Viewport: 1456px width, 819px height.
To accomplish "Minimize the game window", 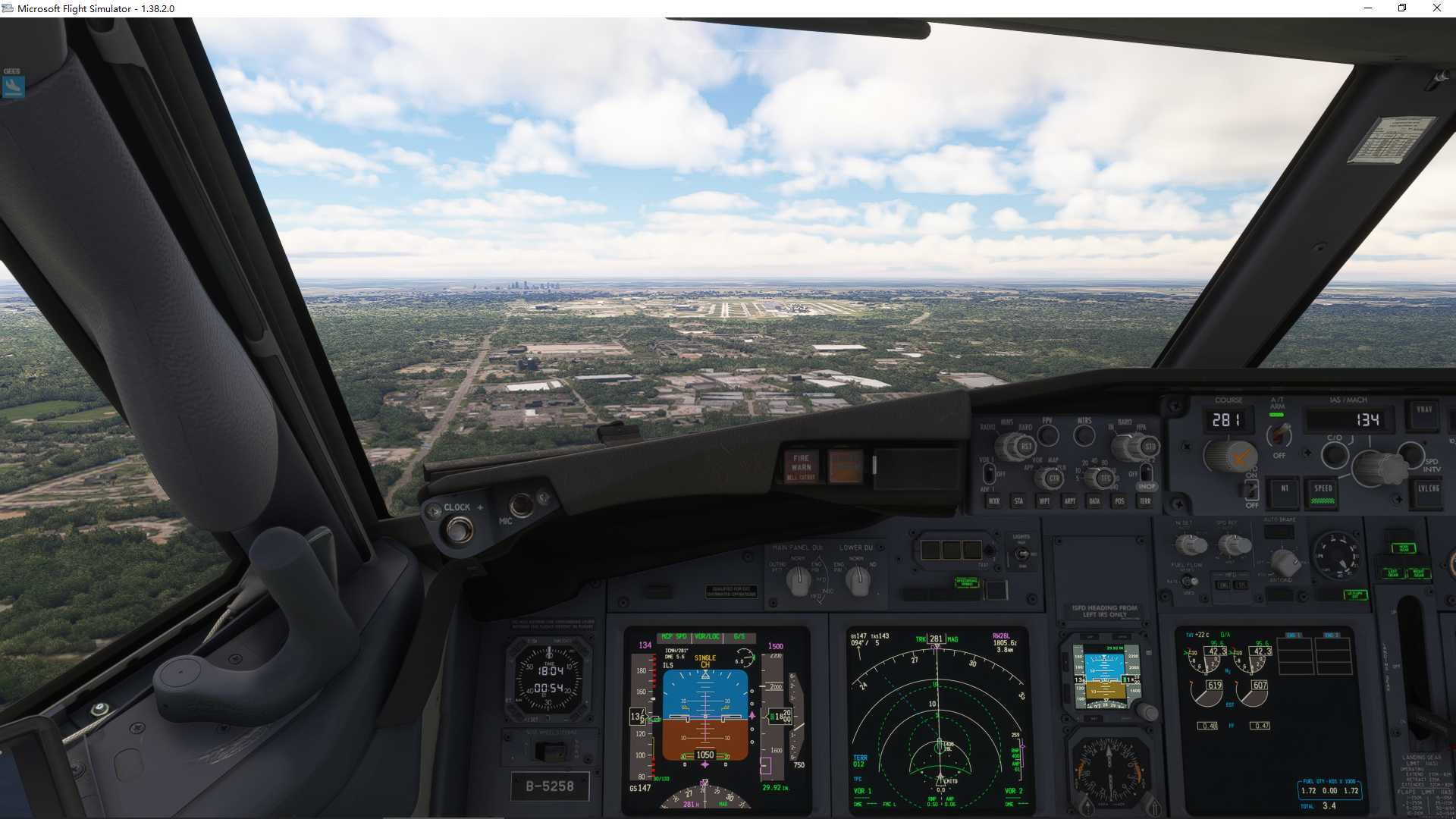I will (1368, 8).
